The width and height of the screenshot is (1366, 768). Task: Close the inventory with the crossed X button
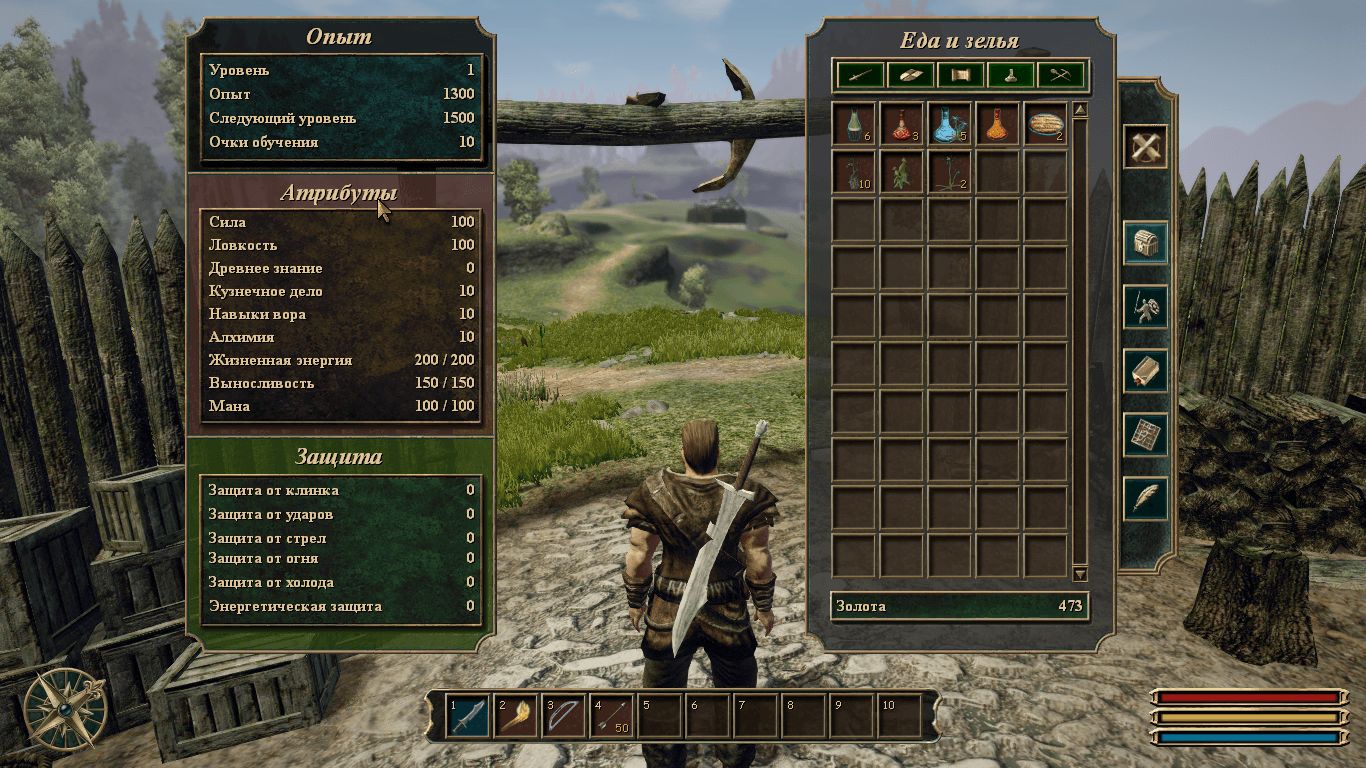tap(1145, 147)
